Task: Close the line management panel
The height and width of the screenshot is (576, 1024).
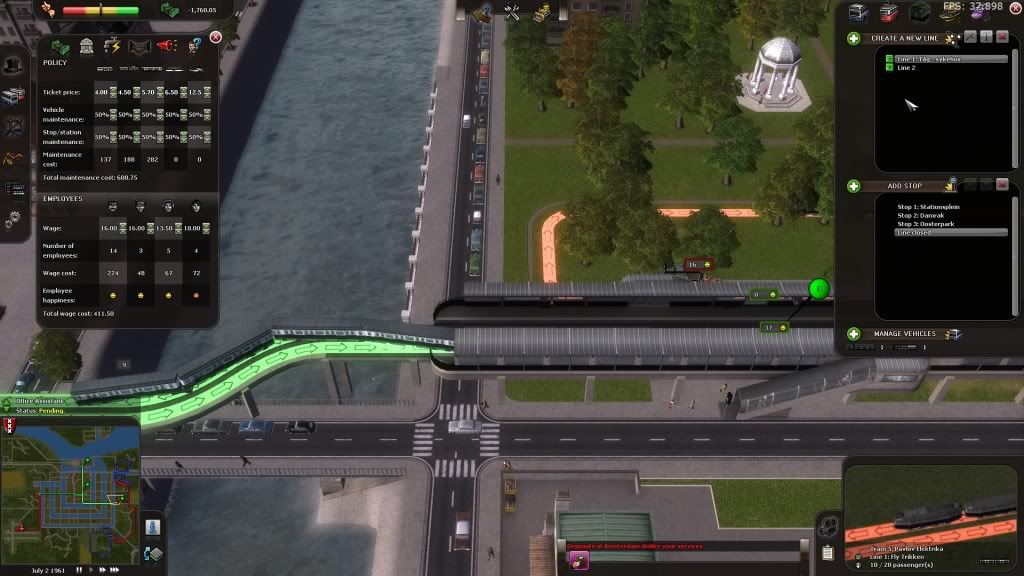Action: 1003,38
